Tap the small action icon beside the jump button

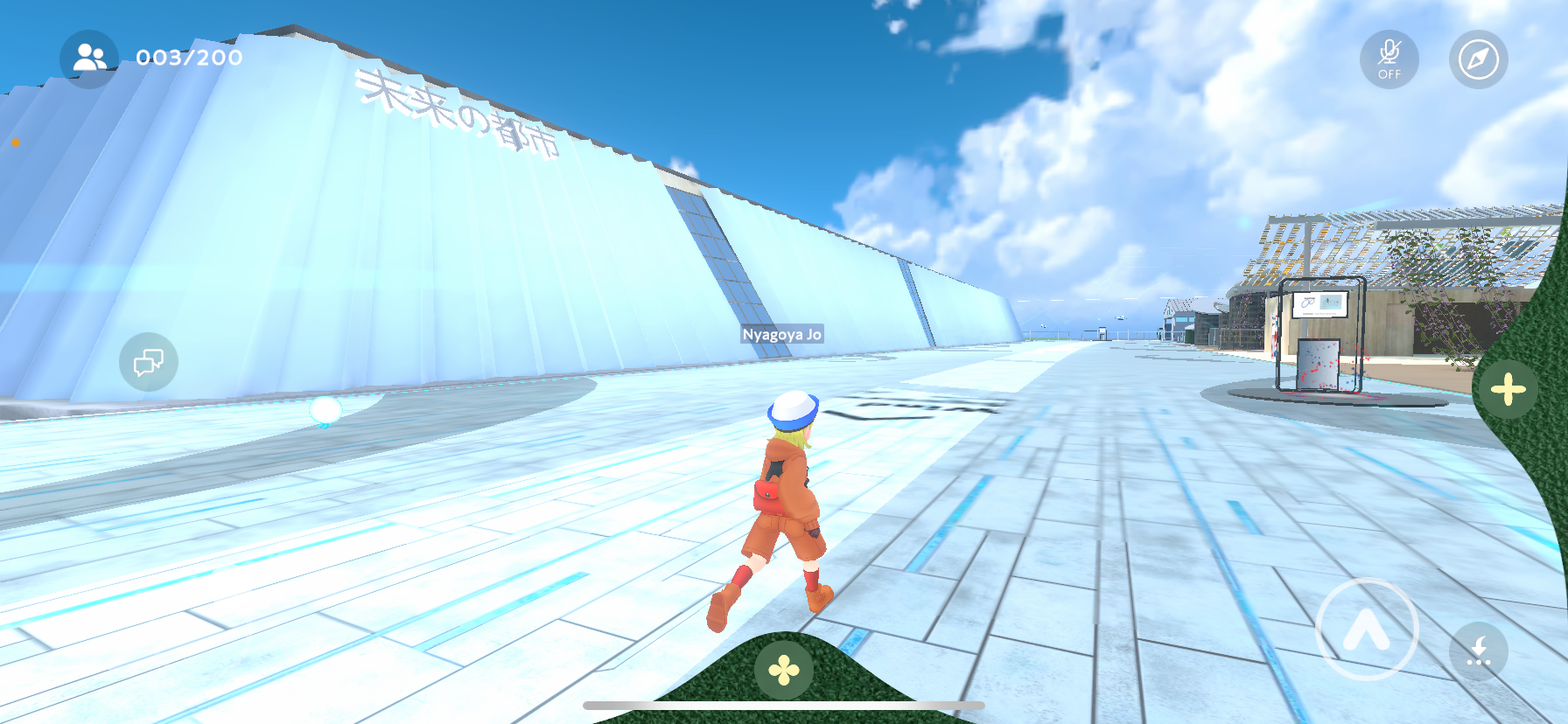1478,651
